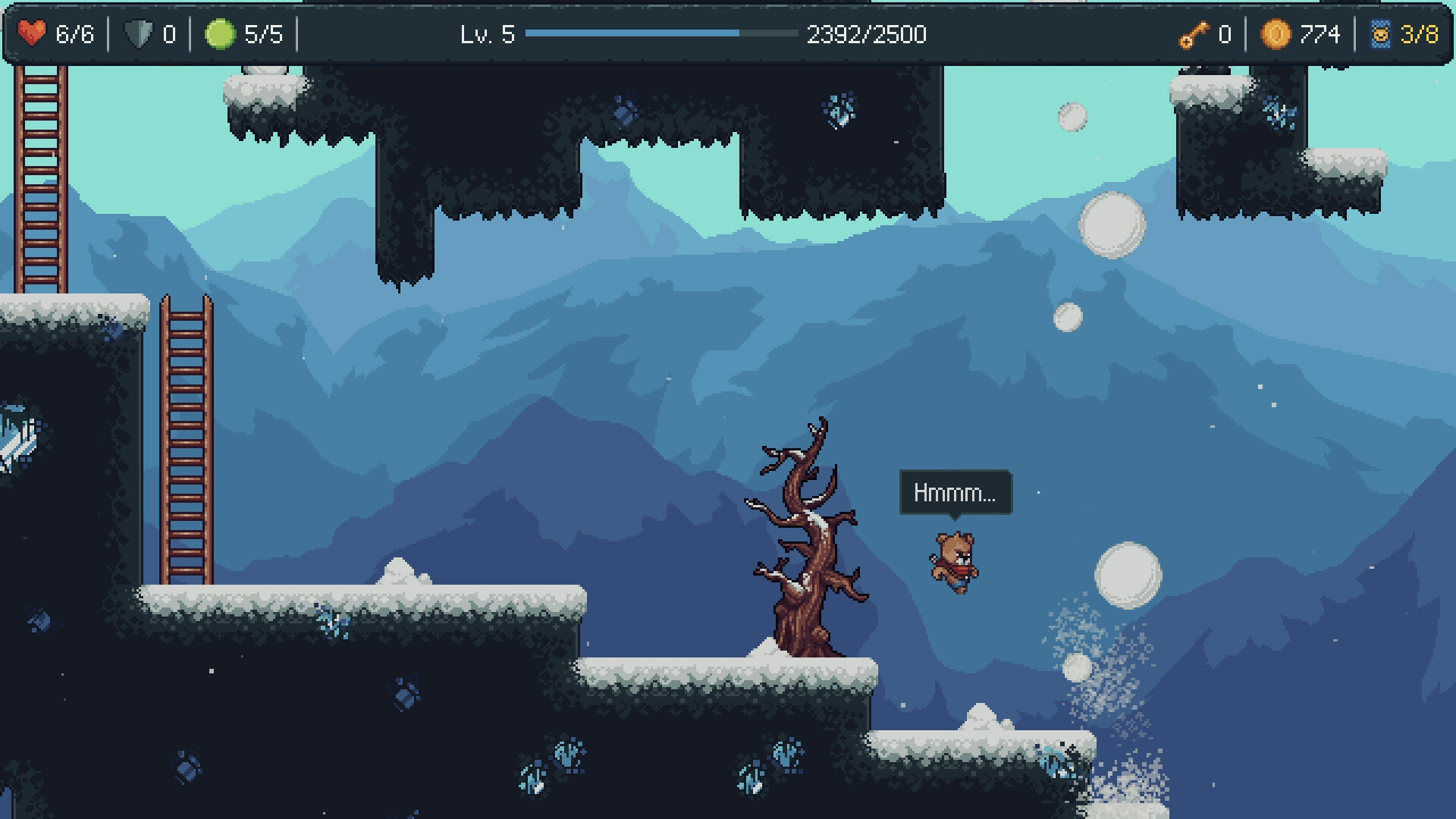
Task: Click the key count showing 0
Action: pos(1224,33)
